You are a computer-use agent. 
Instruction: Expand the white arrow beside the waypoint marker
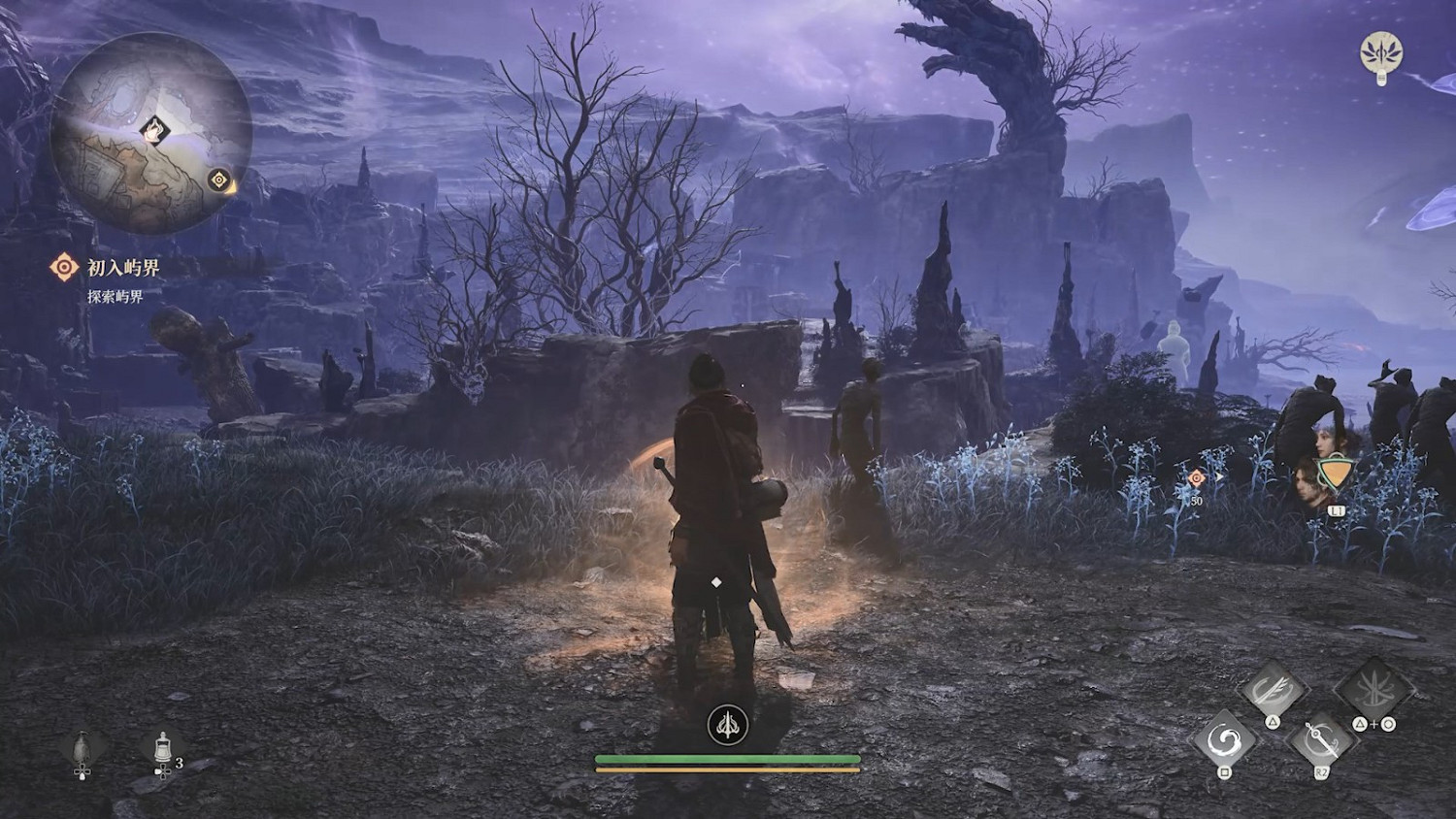(x=1220, y=476)
